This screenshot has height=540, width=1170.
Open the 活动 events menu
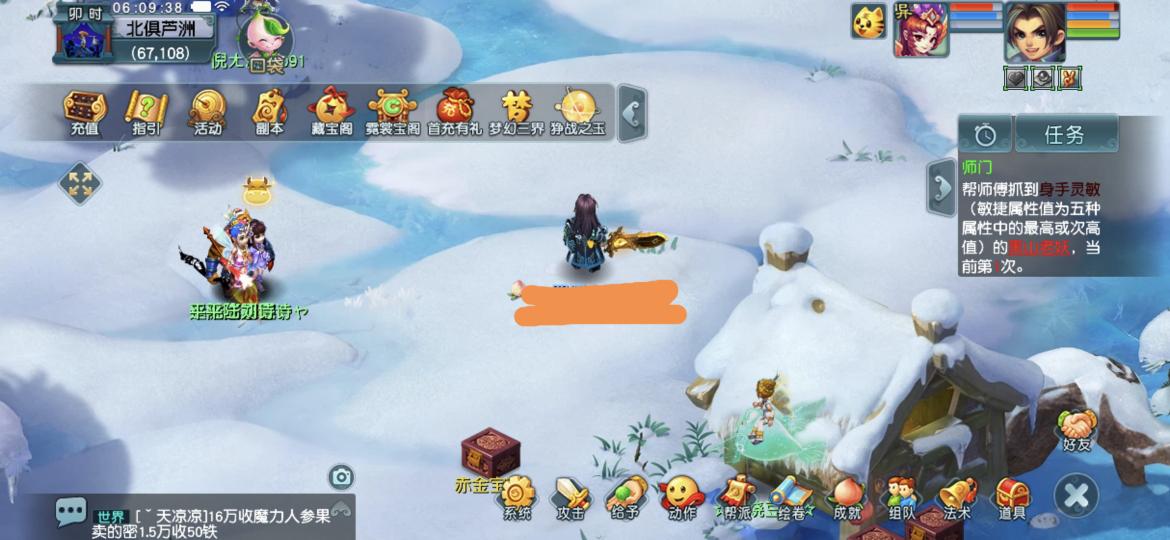[x=207, y=109]
